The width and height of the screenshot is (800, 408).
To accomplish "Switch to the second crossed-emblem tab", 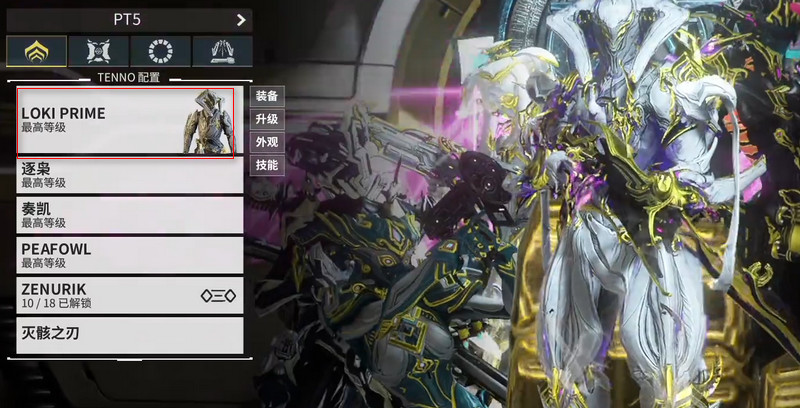I will tap(99, 52).
